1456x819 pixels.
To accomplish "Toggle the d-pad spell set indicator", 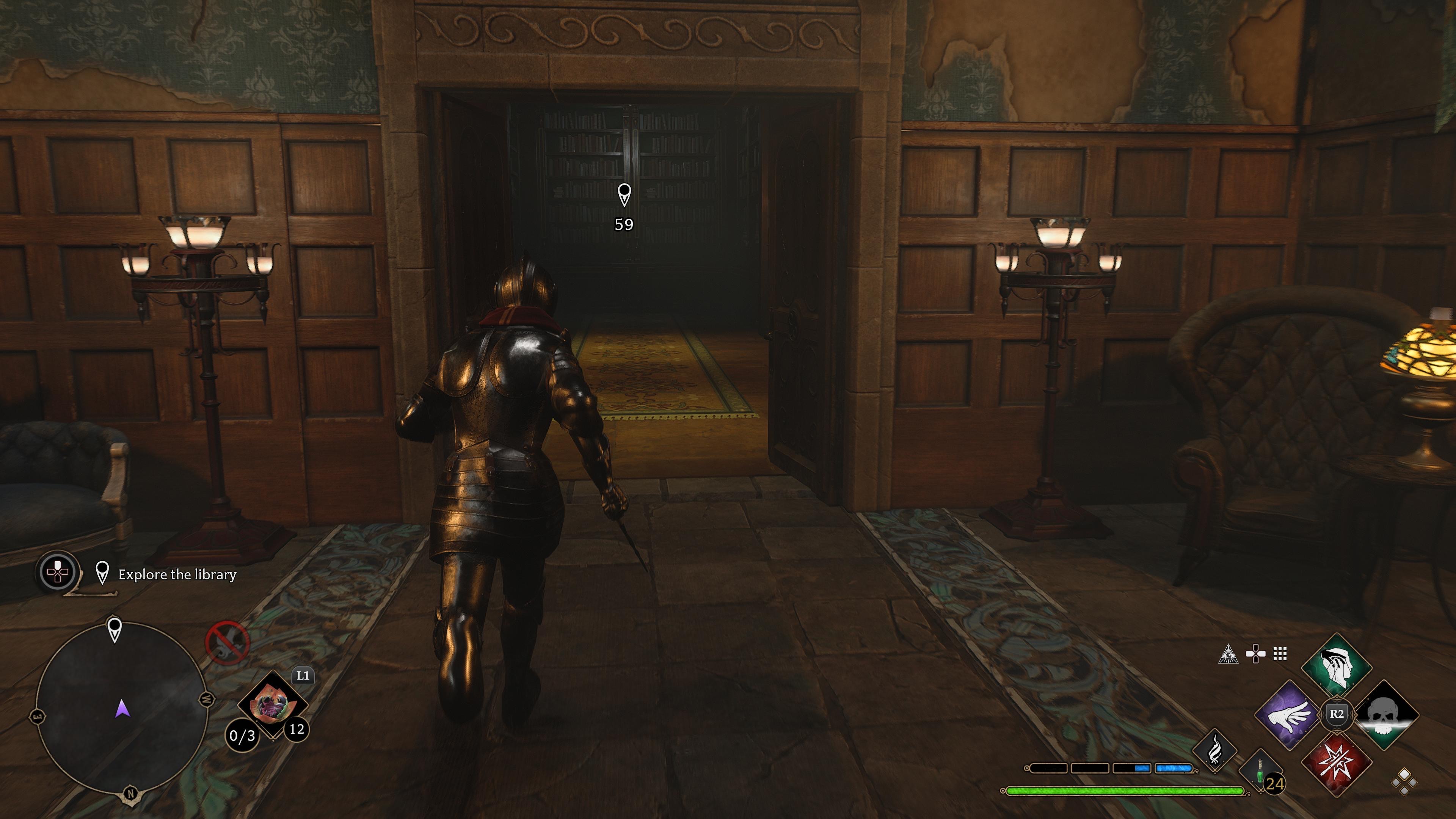I will 1255,653.
